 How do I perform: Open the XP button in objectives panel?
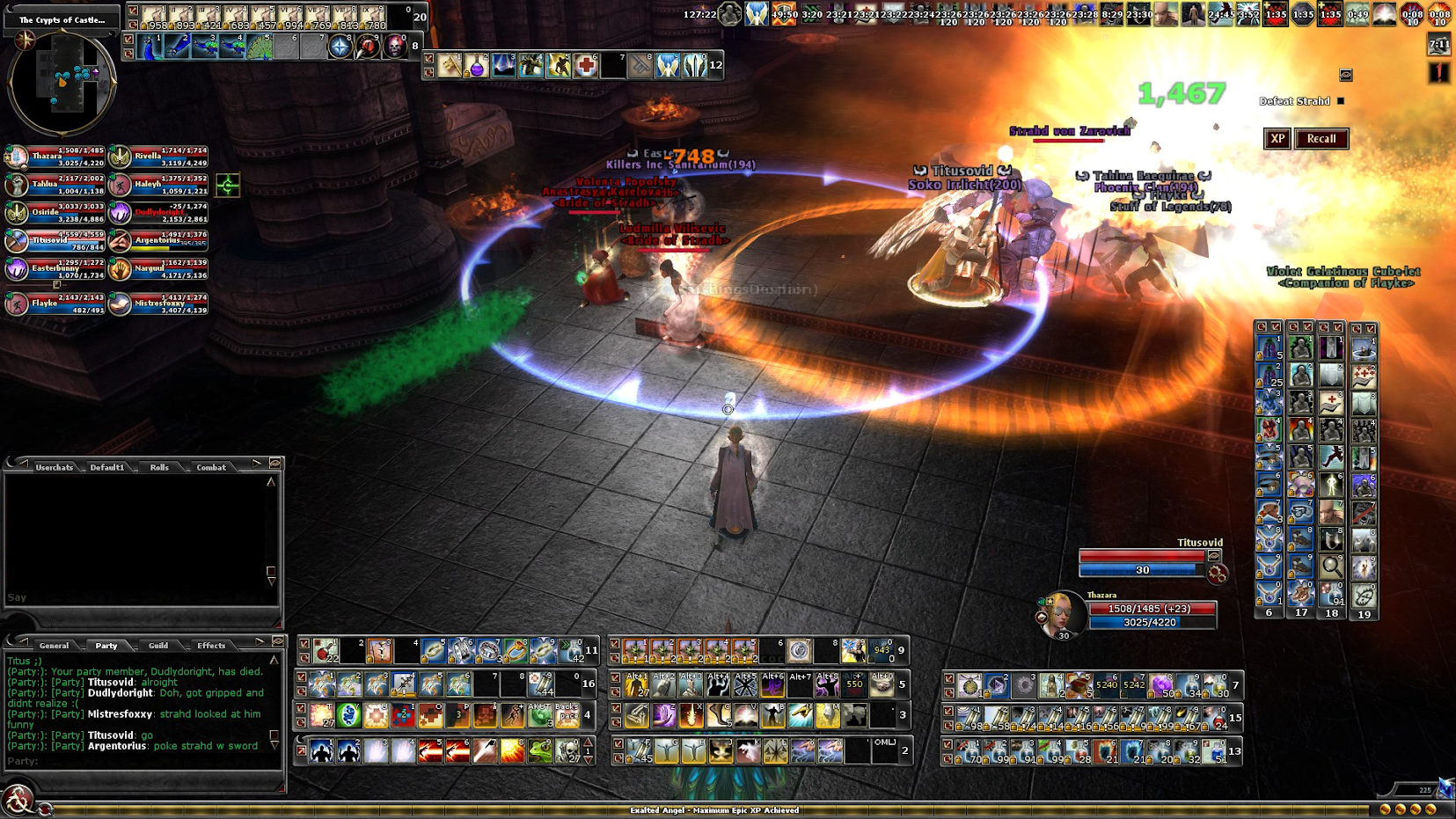click(1277, 139)
